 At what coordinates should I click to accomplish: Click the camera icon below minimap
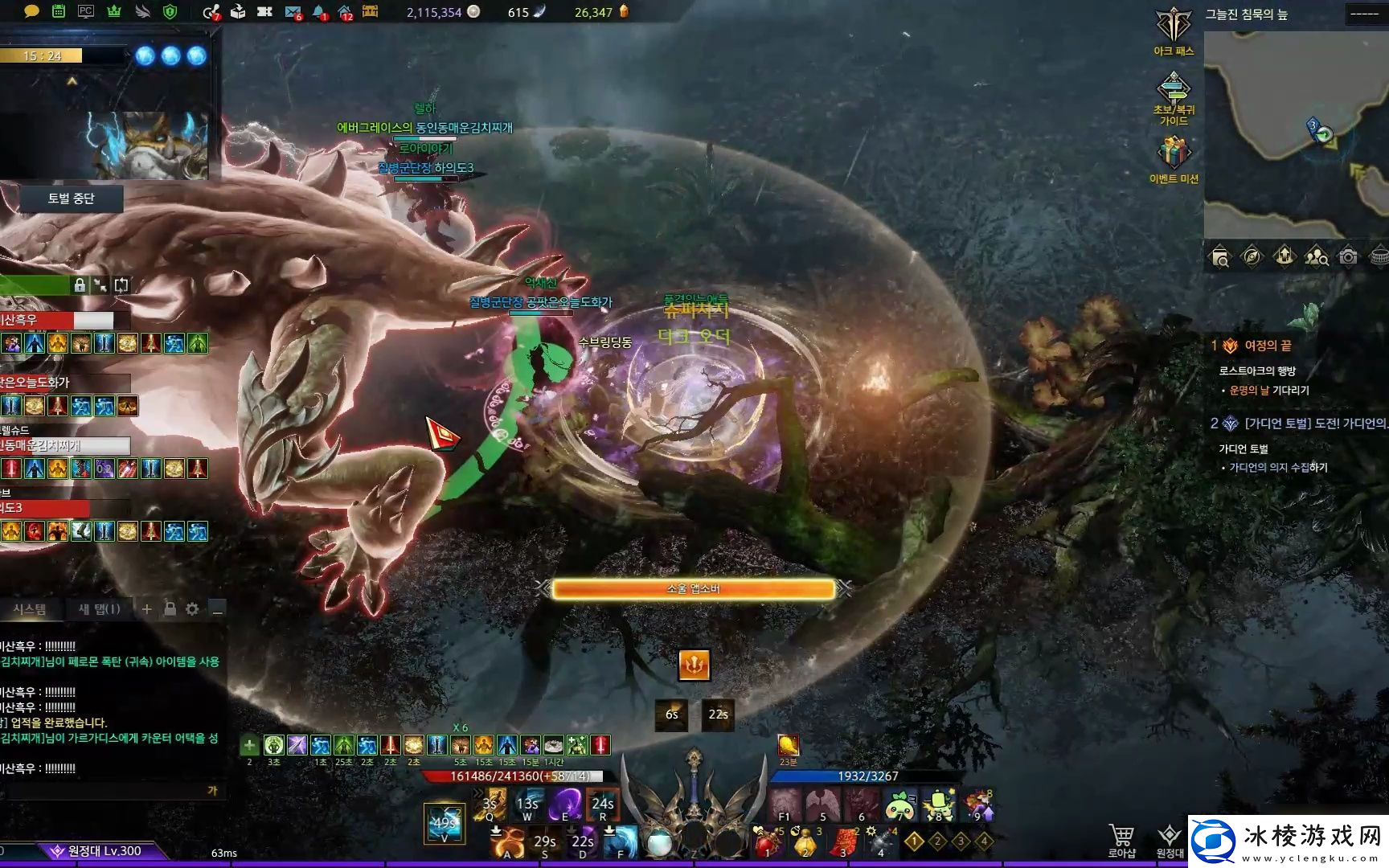1348,257
